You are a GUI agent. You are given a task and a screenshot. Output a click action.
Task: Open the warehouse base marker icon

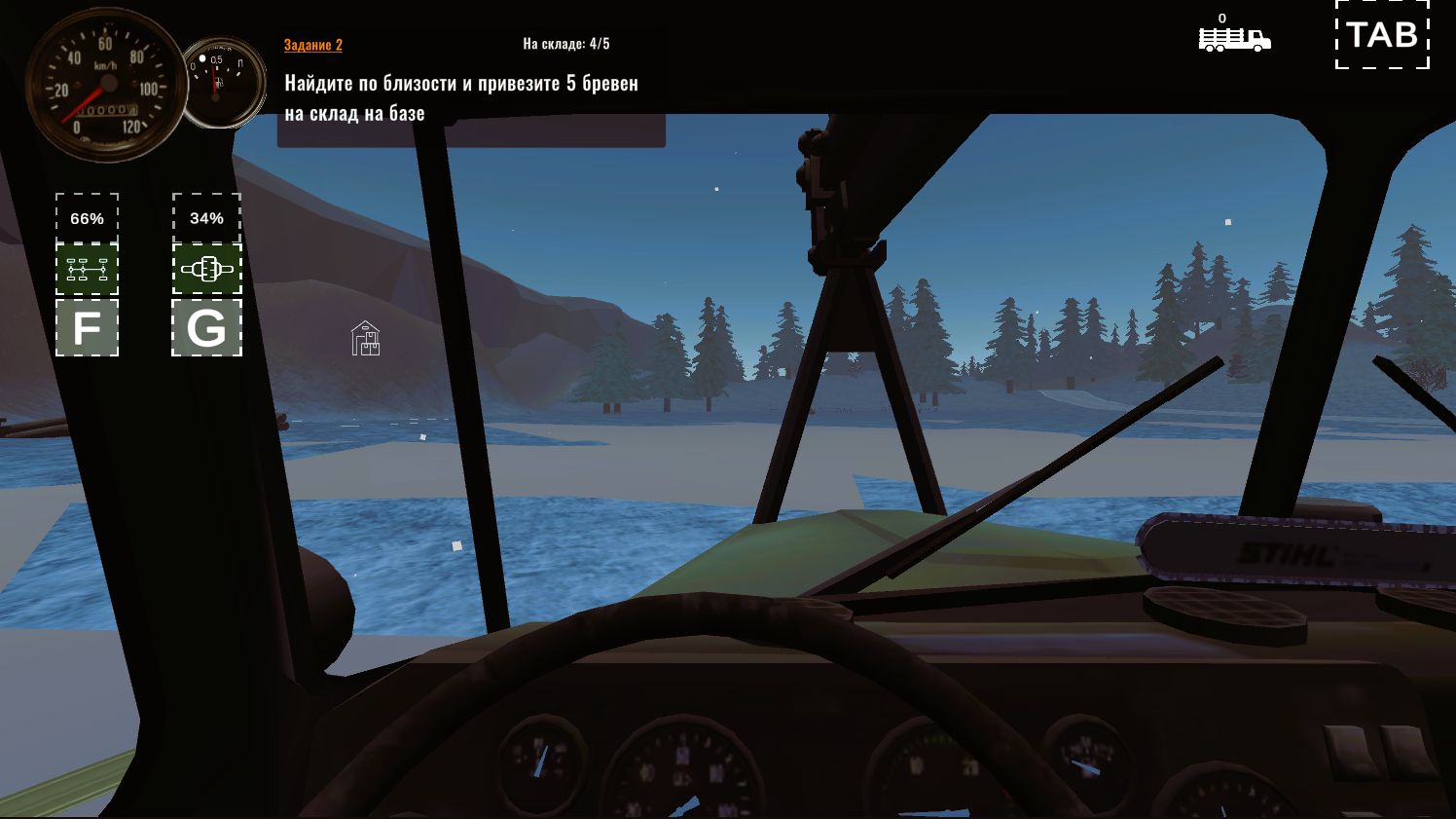point(364,340)
